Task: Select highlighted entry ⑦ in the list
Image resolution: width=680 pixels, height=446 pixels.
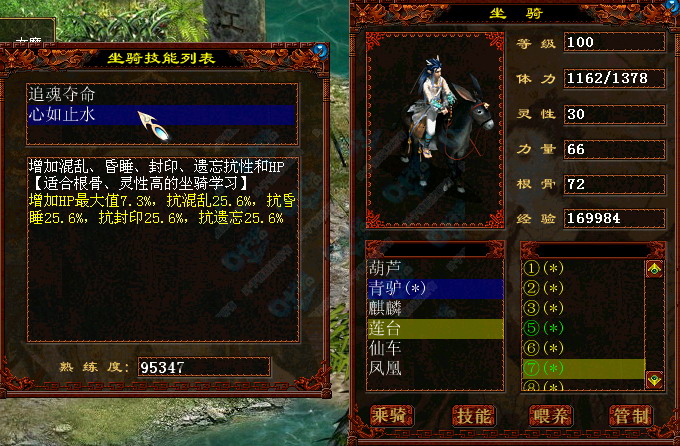Action: coord(545,368)
